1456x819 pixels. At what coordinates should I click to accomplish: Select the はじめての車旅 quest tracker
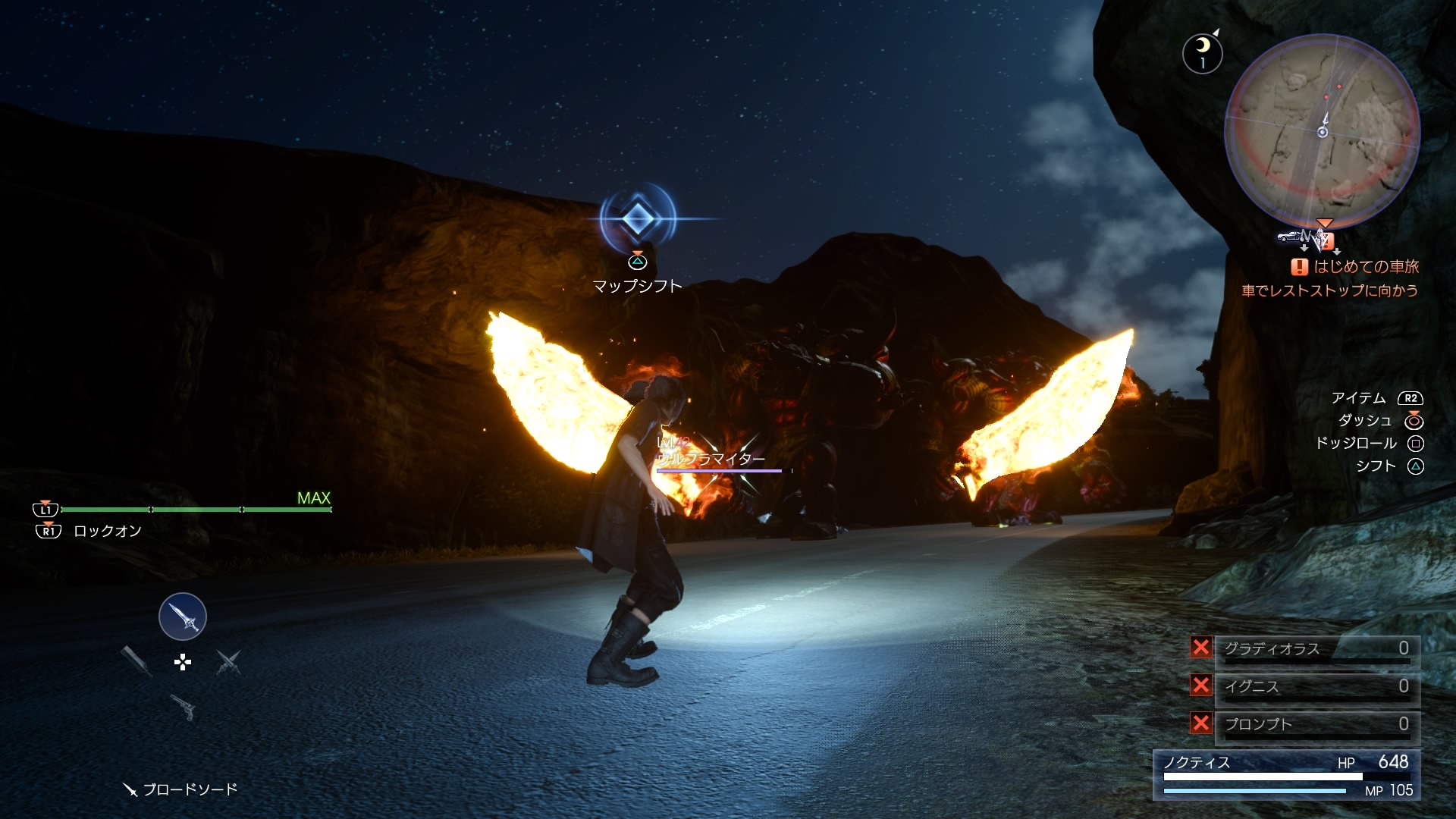[x=1357, y=267]
